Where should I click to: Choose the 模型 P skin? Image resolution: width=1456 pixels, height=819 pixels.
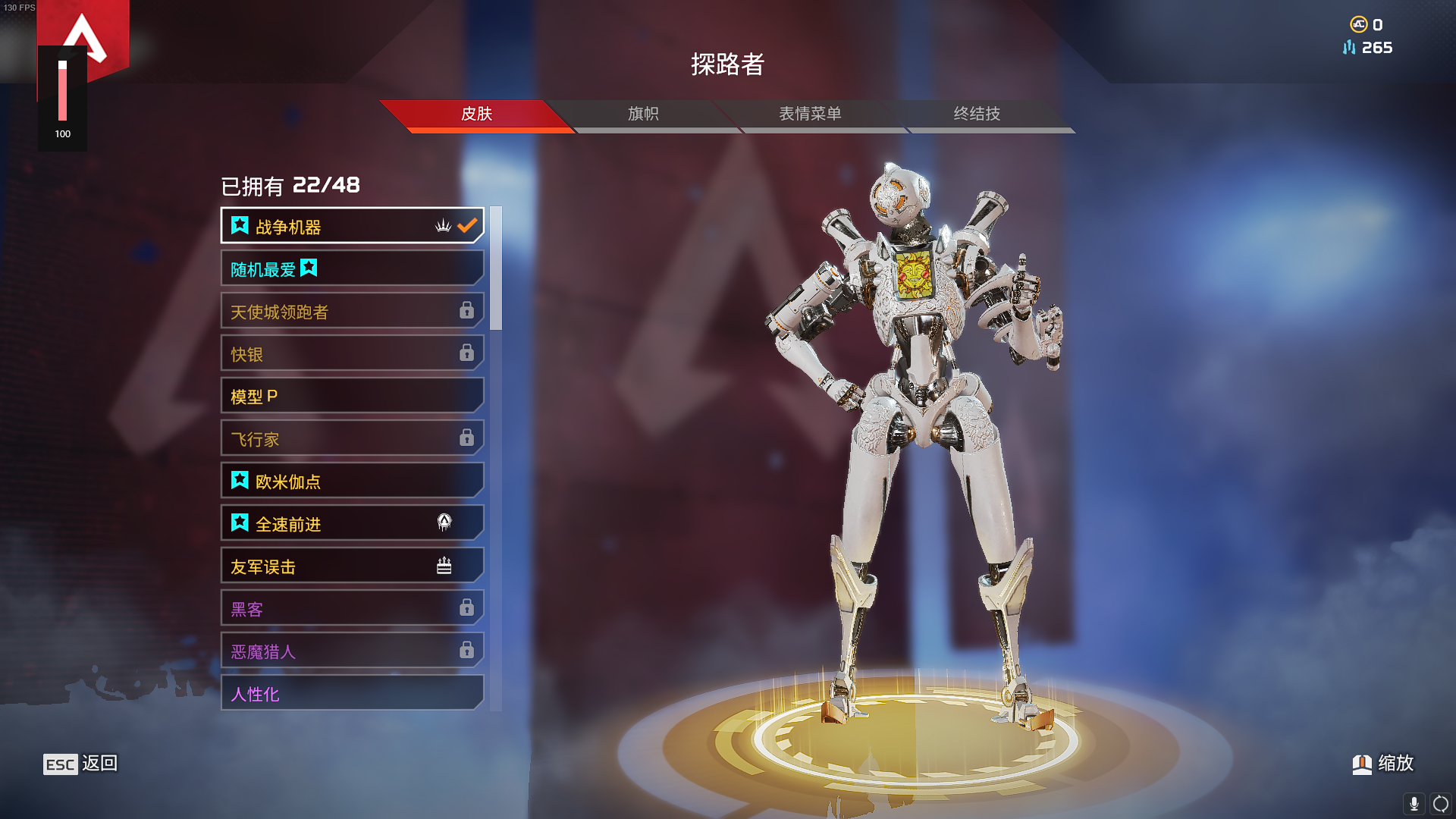[x=352, y=396]
